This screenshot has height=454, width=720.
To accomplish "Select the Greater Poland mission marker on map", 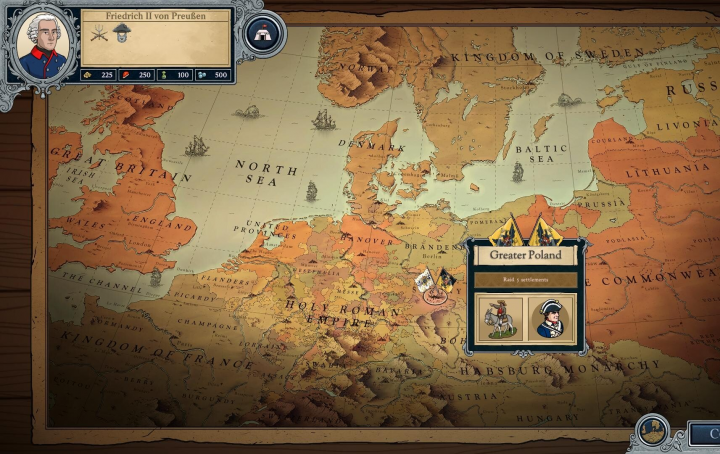I will click(435, 292).
